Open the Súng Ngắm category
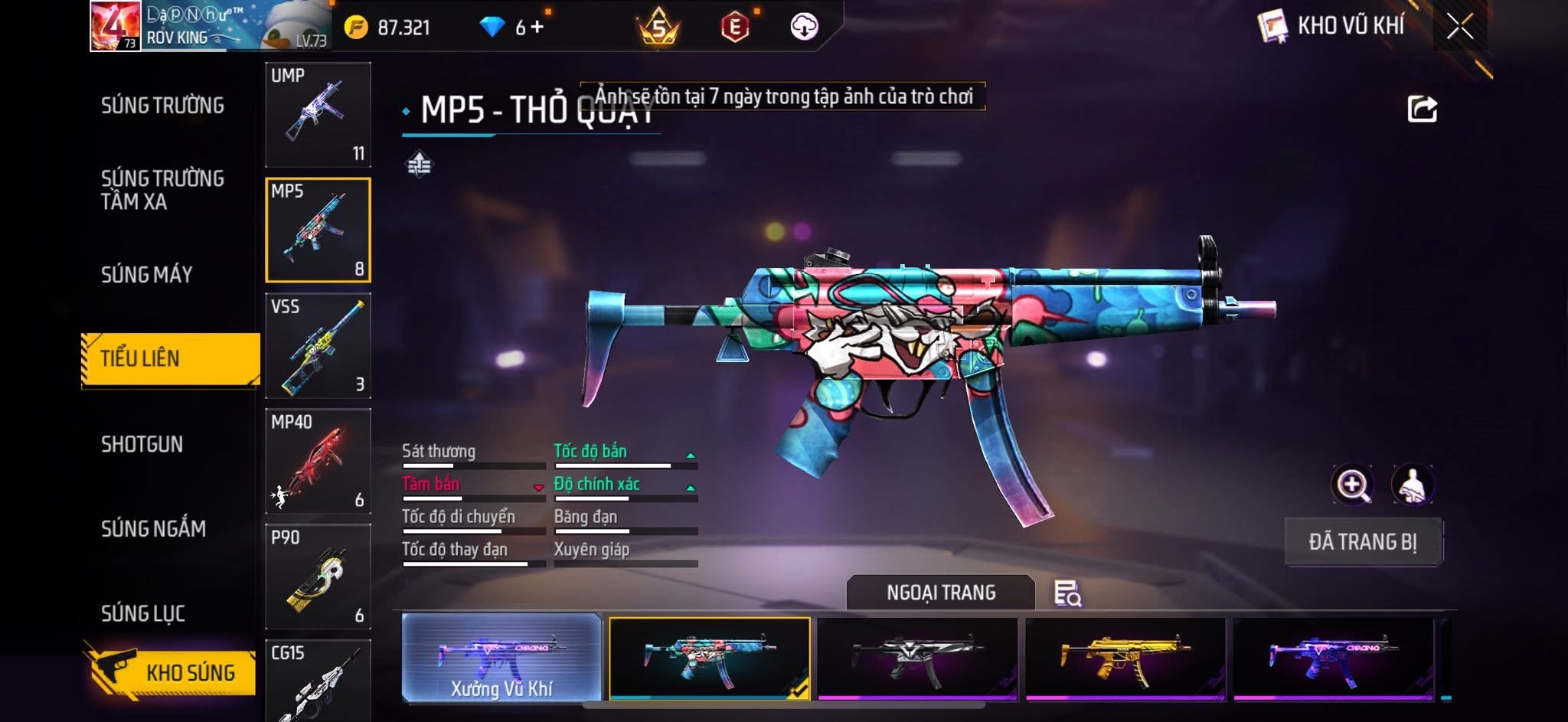1568x722 pixels. point(153,528)
